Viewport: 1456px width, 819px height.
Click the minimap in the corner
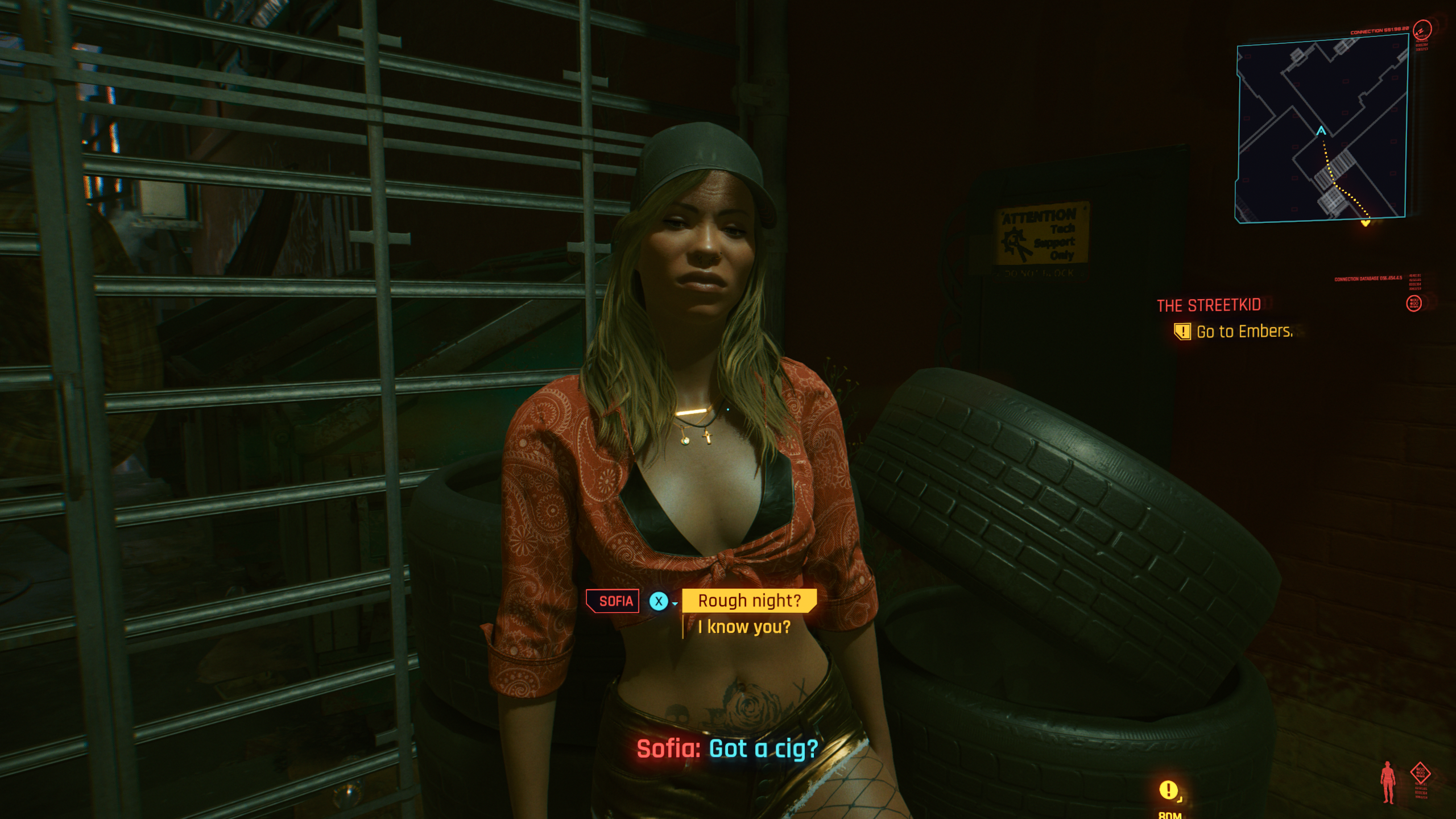(1321, 129)
